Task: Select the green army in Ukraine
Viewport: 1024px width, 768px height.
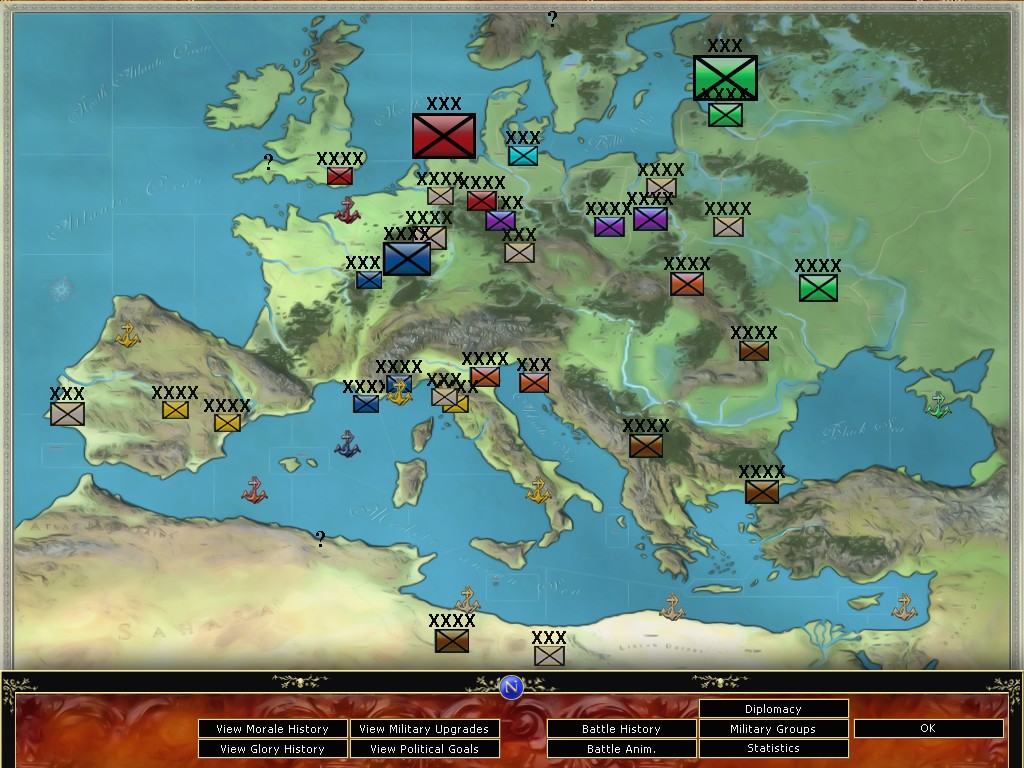Action: tap(818, 288)
